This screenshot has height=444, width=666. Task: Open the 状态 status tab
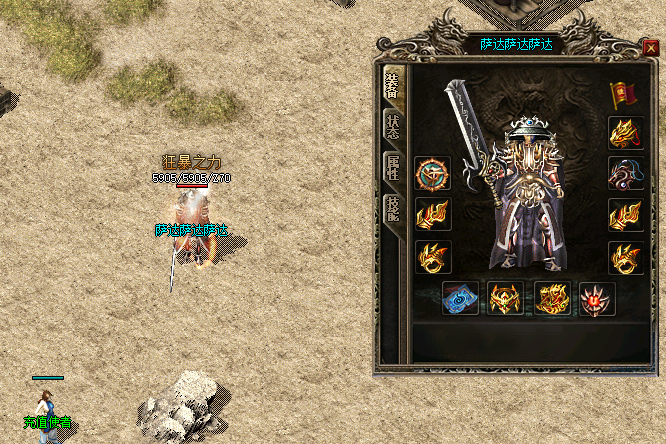[x=394, y=124]
